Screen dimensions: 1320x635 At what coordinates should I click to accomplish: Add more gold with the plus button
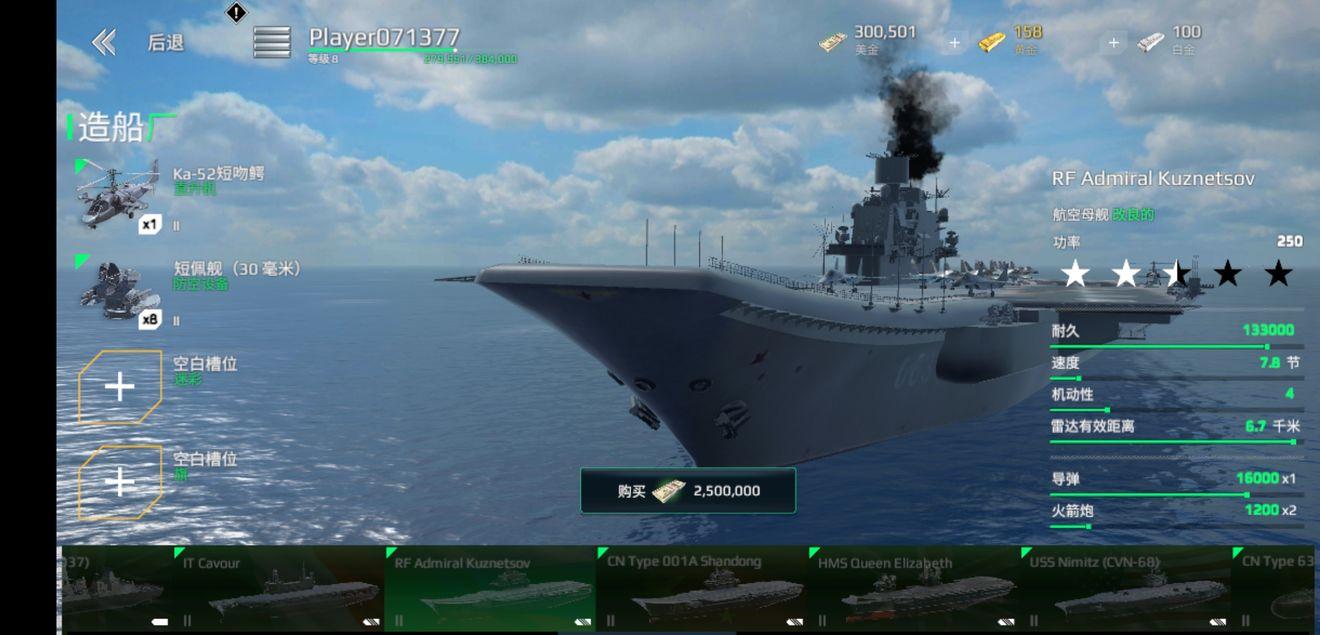pyautogui.click(x=1113, y=43)
